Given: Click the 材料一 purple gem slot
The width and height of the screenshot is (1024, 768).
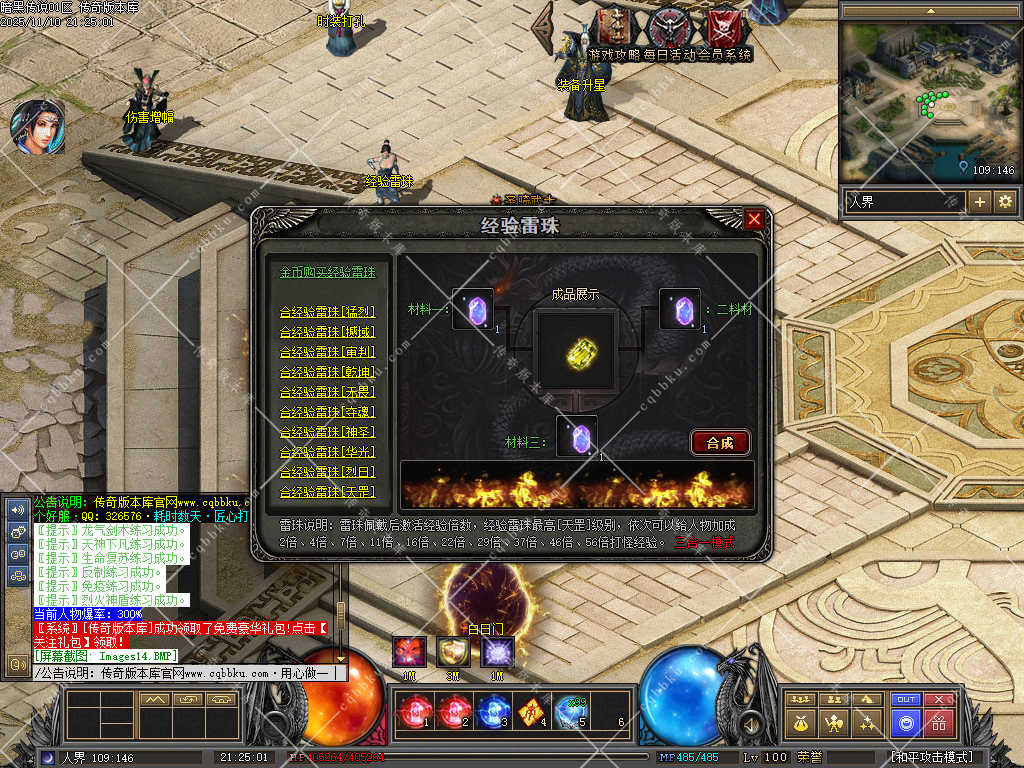Looking at the screenshot, I should click(473, 308).
